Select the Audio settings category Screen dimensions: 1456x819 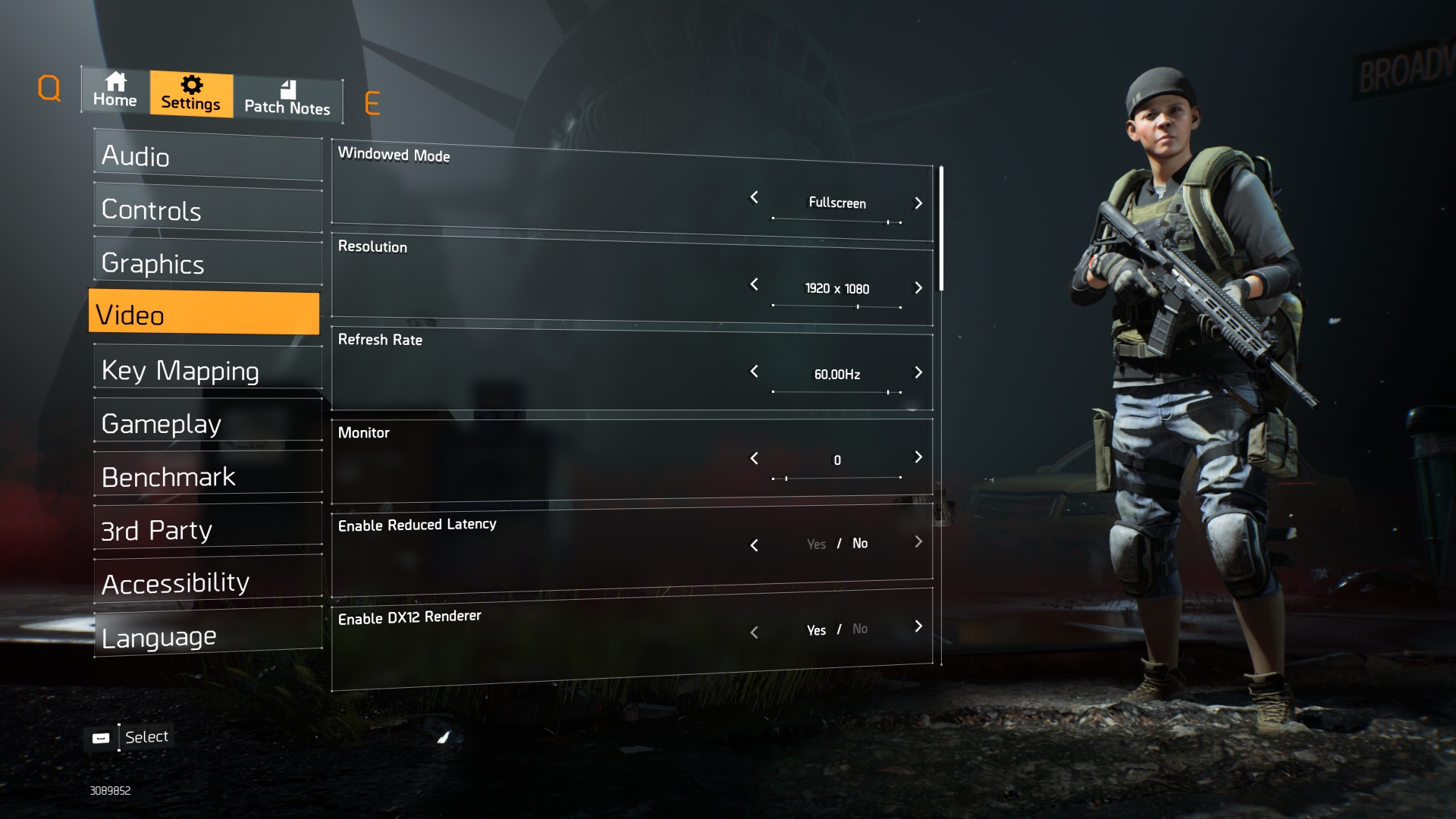point(208,157)
